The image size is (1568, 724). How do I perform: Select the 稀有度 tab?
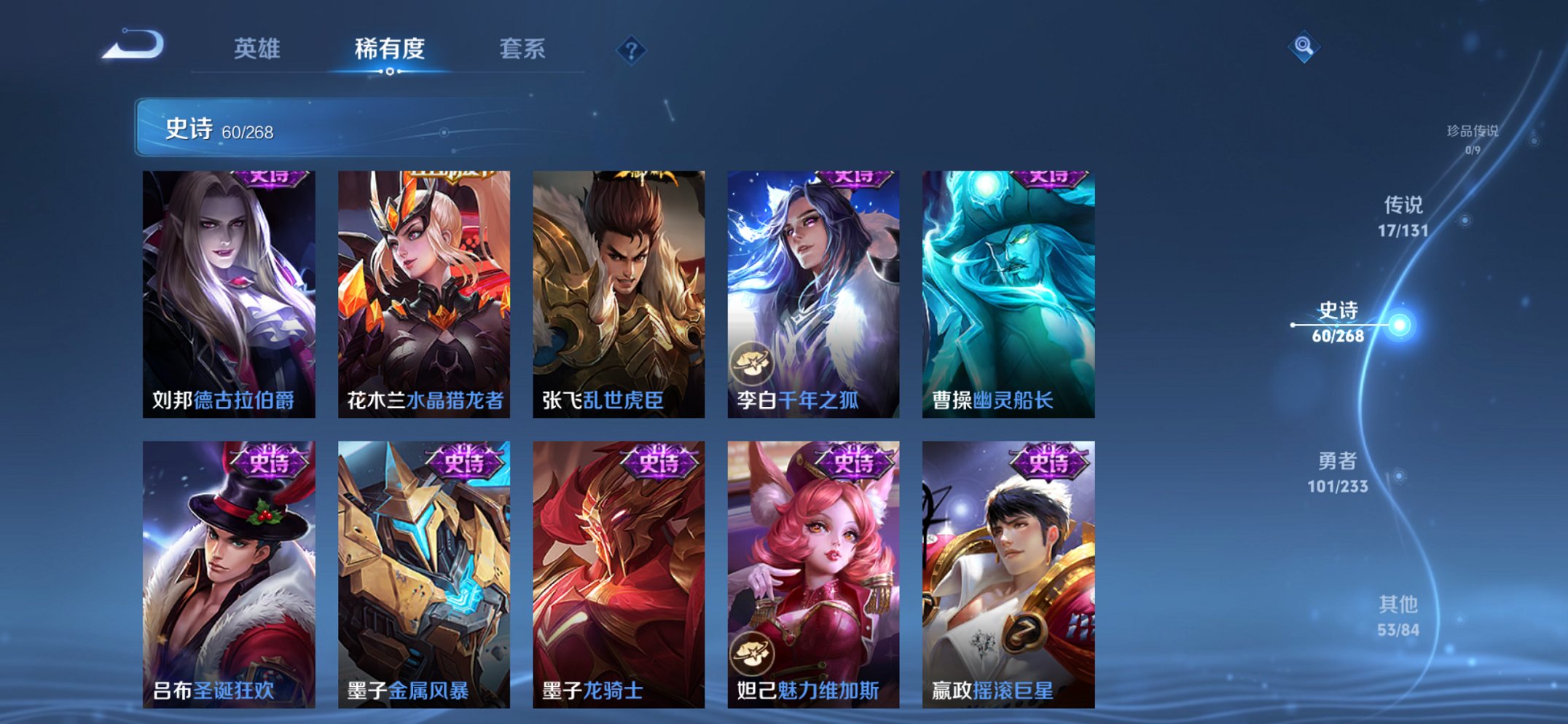click(390, 48)
